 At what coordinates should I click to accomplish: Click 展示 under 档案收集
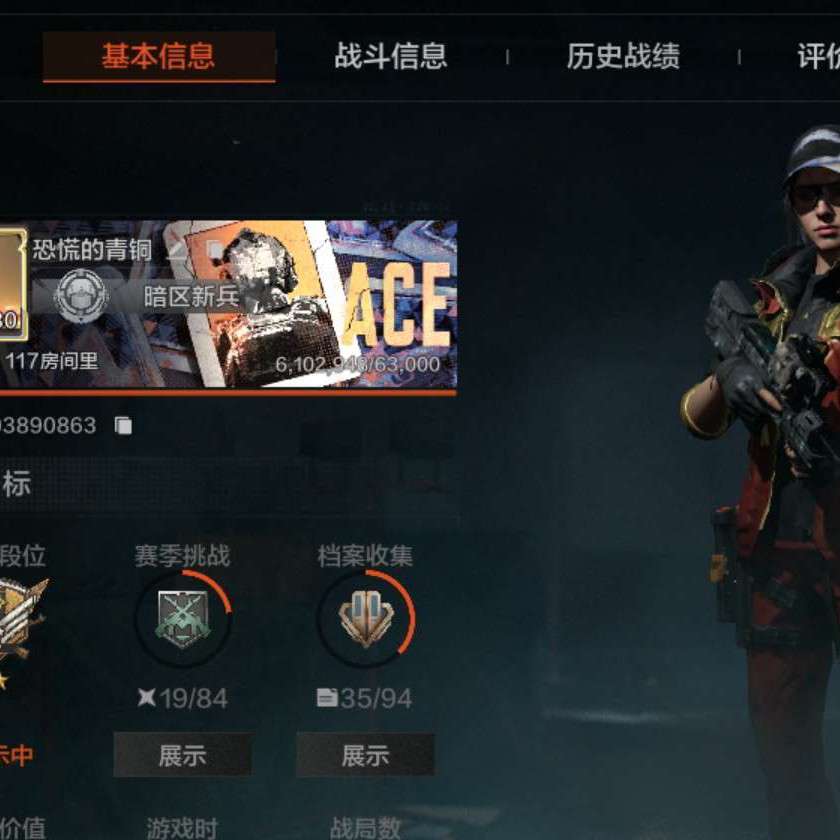pyautogui.click(x=365, y=755)
